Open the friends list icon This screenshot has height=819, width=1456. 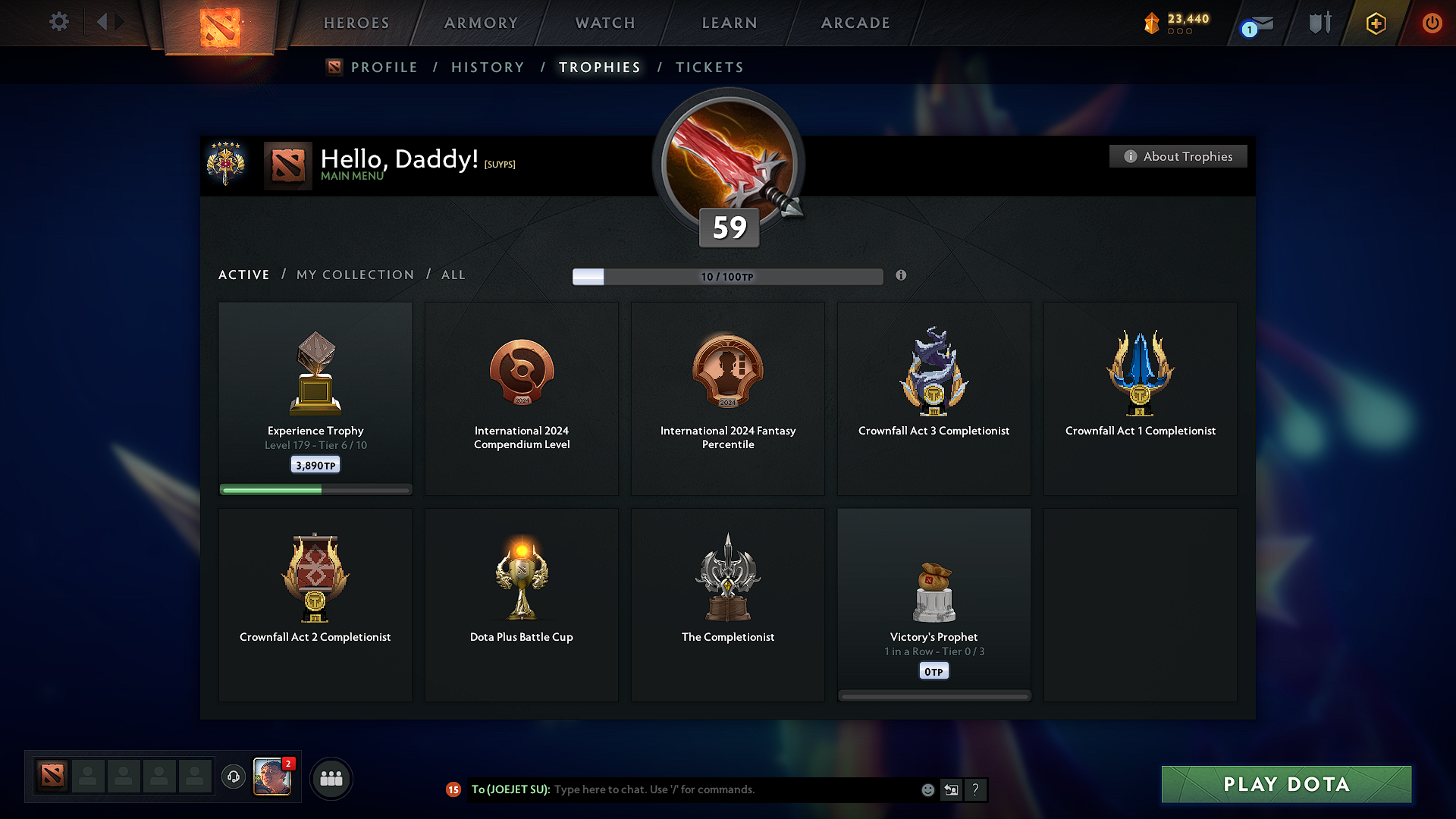331,778
